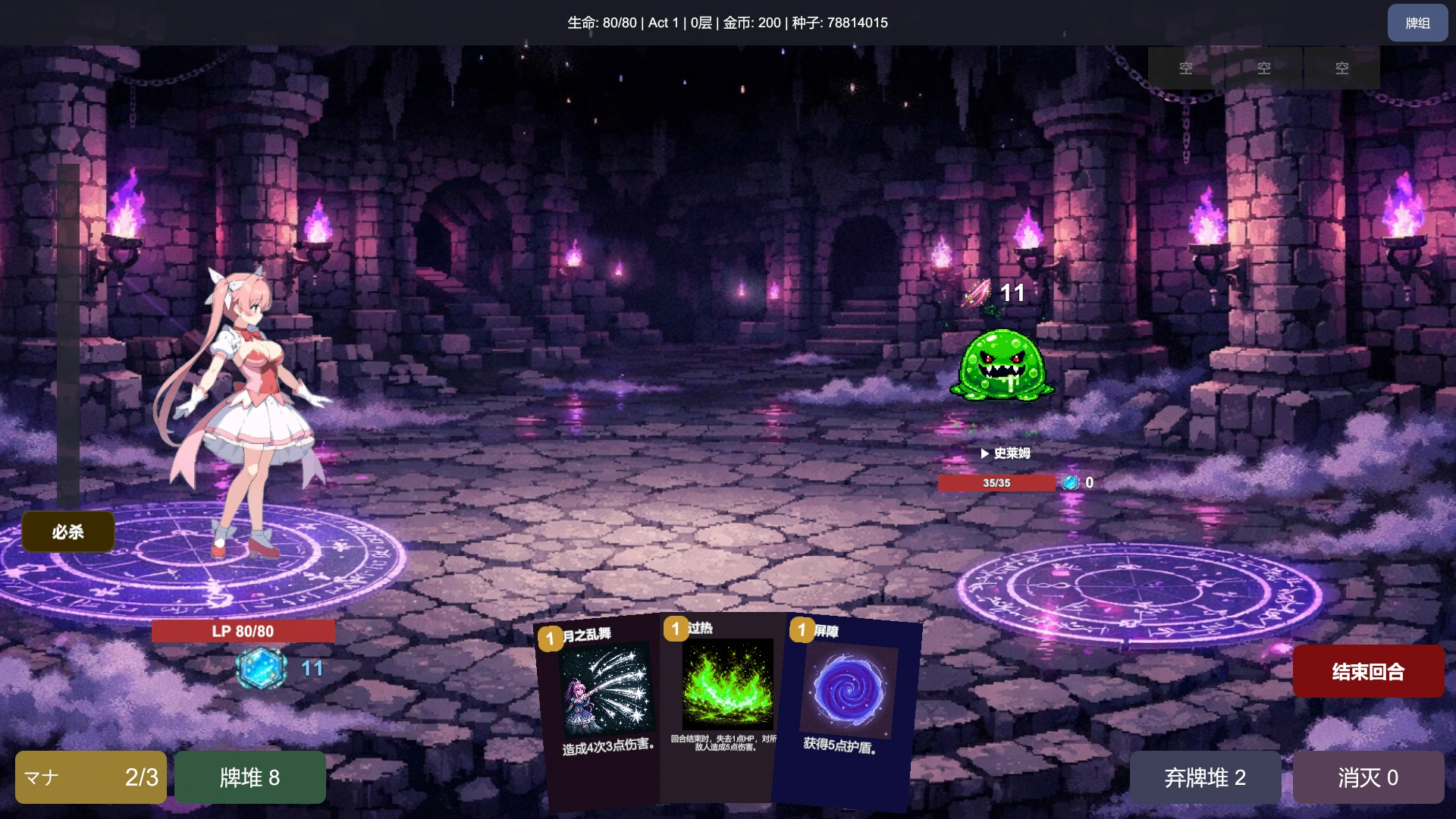Click the middle 空 relic slot
The image size is (1456, 819).
click(1263, 68)
